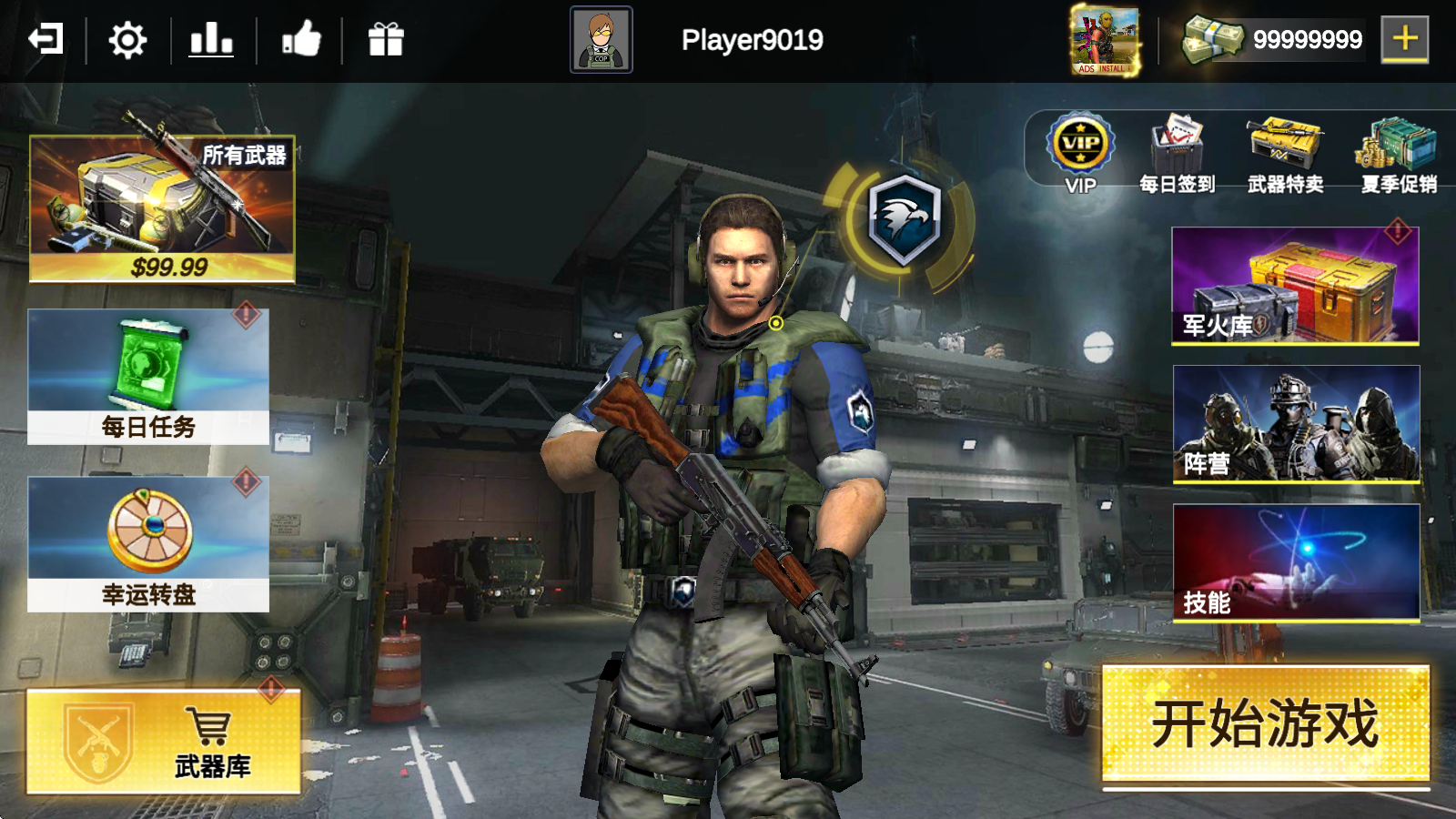The image size is (1456, 819).
Task: Open the 夏季促销 summer promotion
Action: [x=1399, y=152]
